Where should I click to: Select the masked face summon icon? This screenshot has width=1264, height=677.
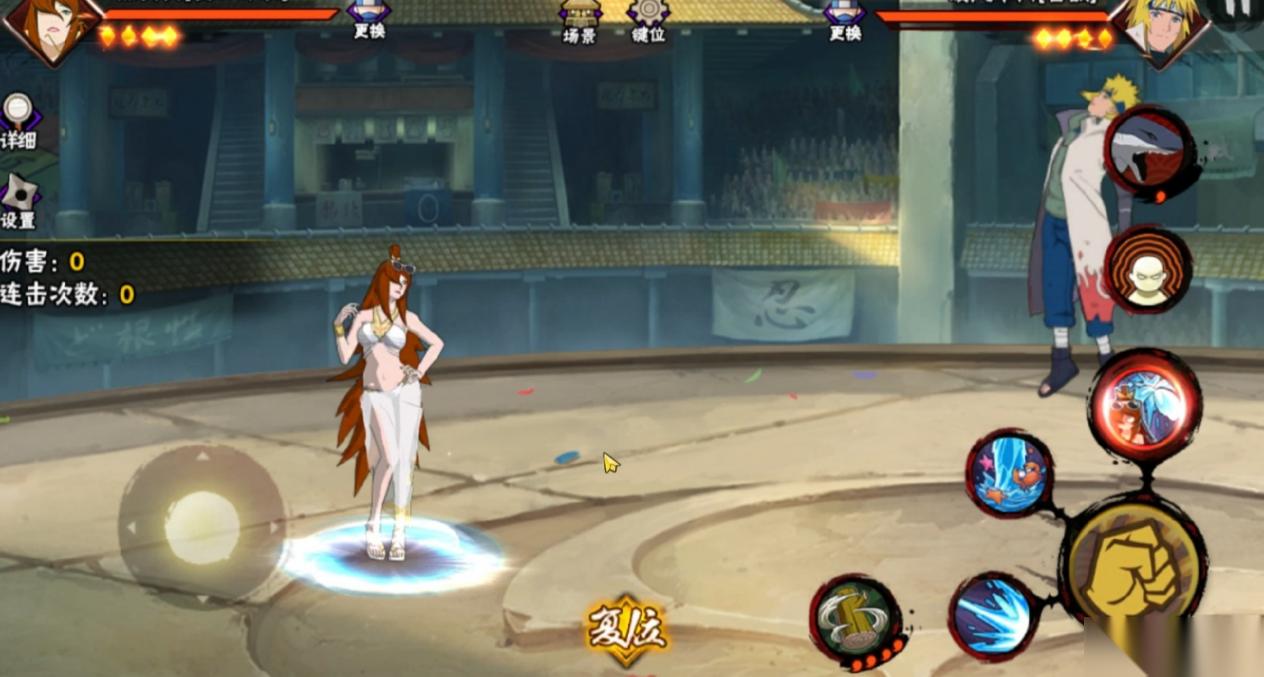pos(1147,270)
